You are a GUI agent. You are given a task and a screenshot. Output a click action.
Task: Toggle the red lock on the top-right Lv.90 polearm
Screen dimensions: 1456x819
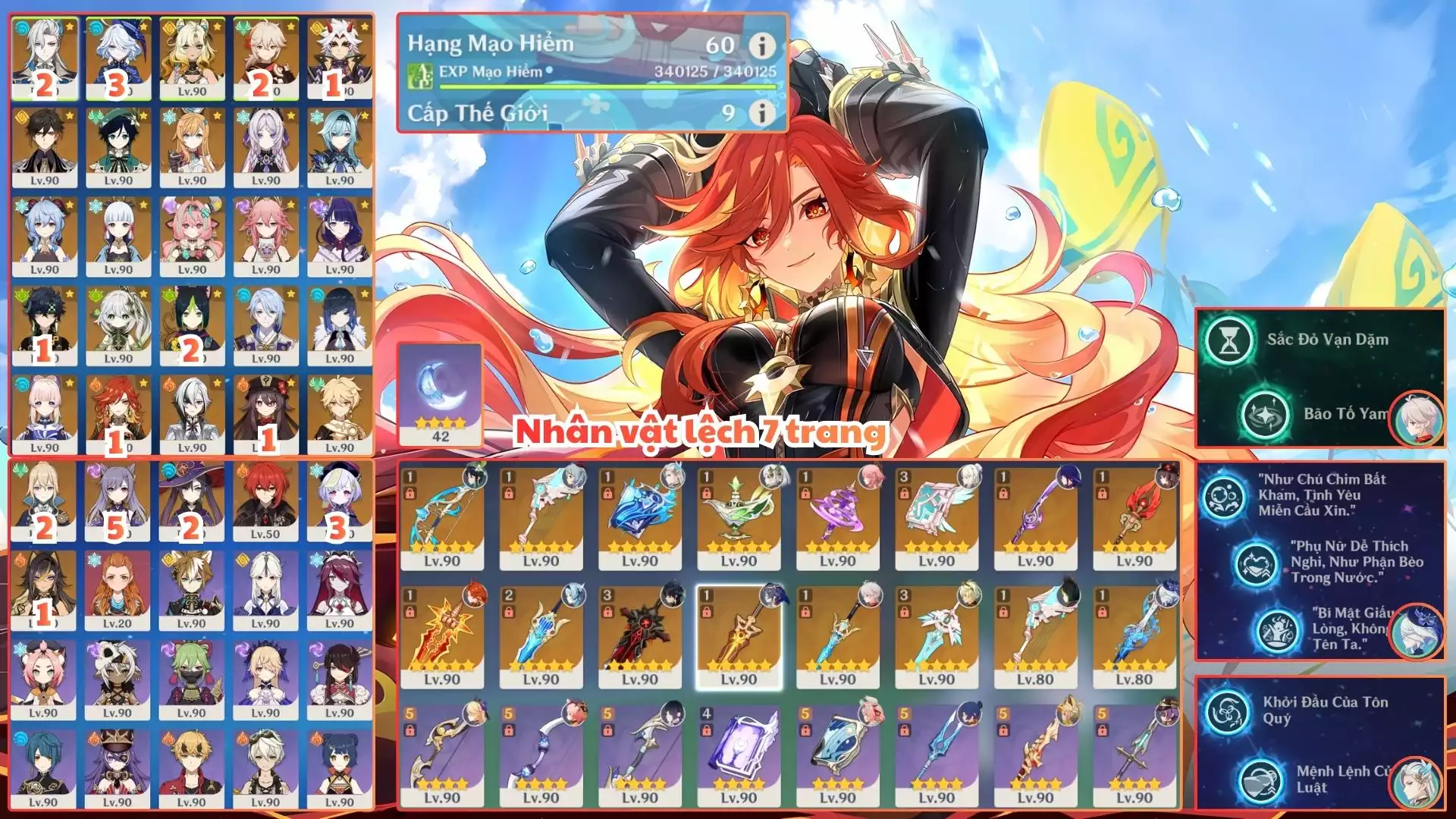pyautogui.click(x=1102, y=494)
